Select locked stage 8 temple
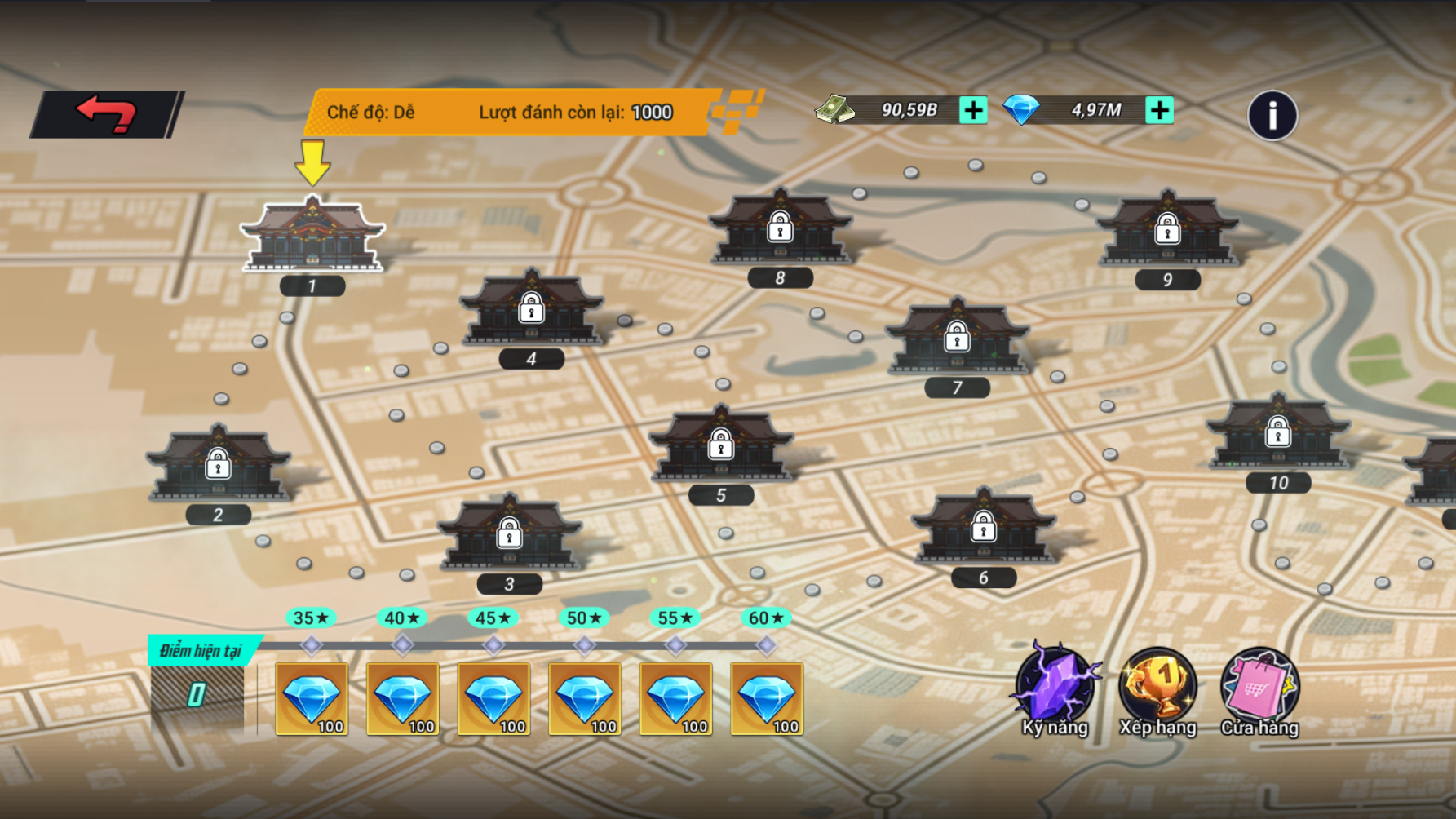Image resolution: width=1456 pixels, height=819 pixels. click(780, 228)
